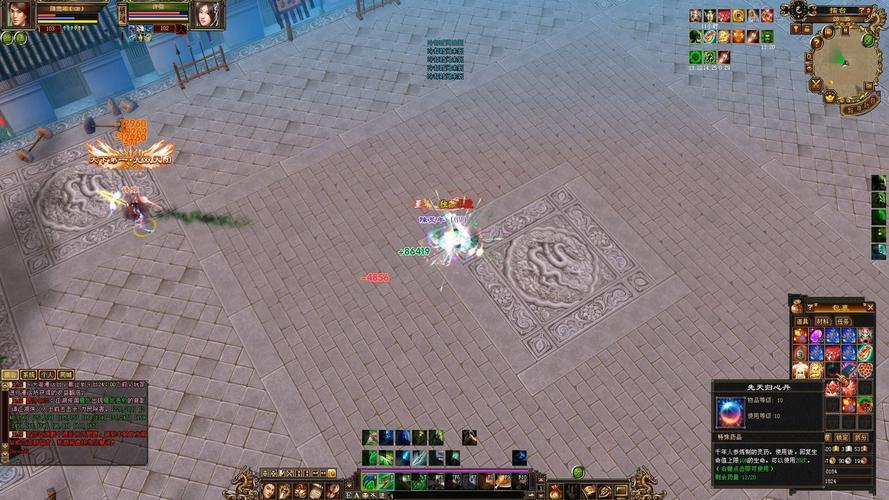Click the 锁定 button in the bag
Image resolution: width=889 pixels, height=500 pixels.
click(x=841, y=437)
